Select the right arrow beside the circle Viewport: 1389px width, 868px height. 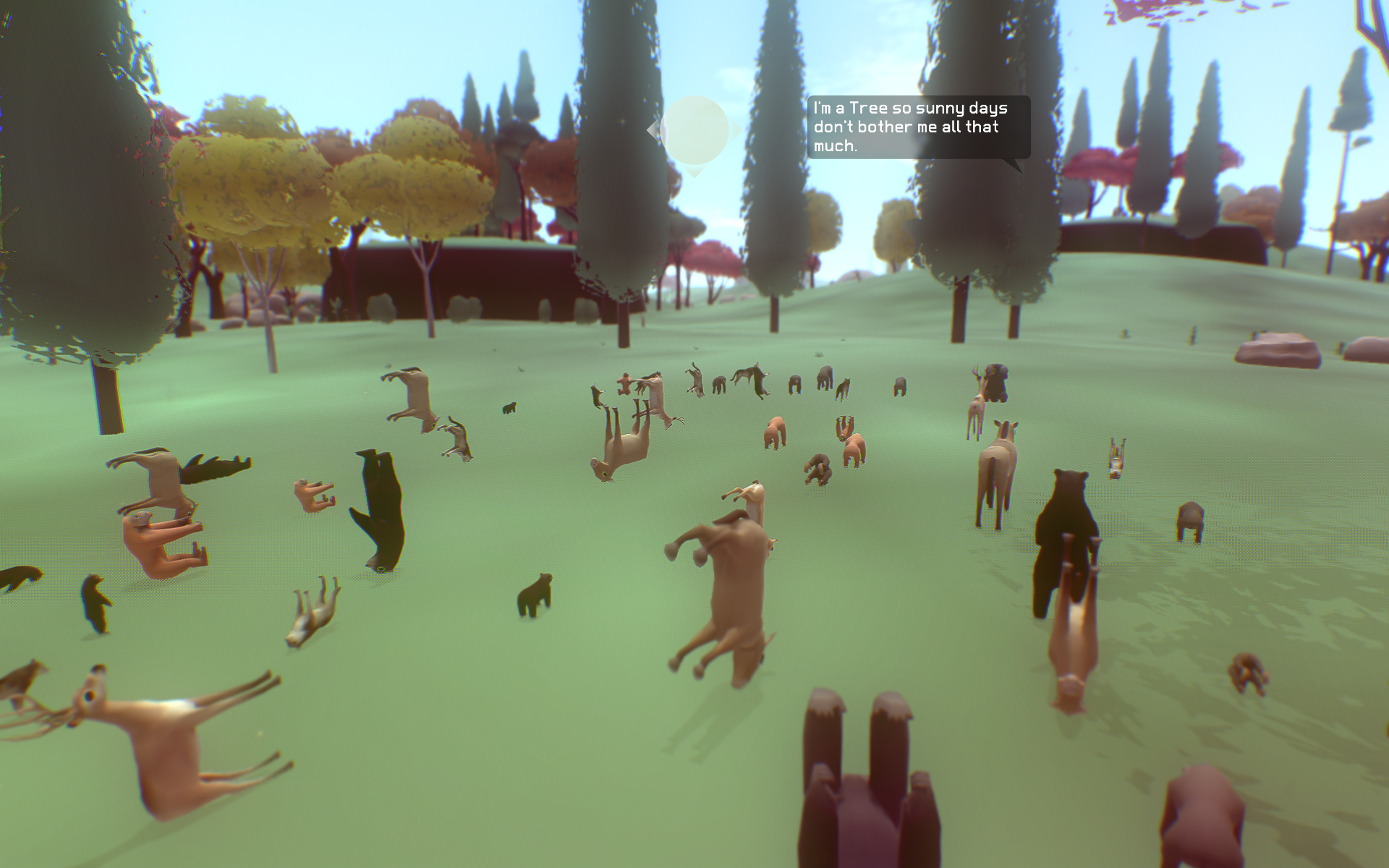point(737,130)
